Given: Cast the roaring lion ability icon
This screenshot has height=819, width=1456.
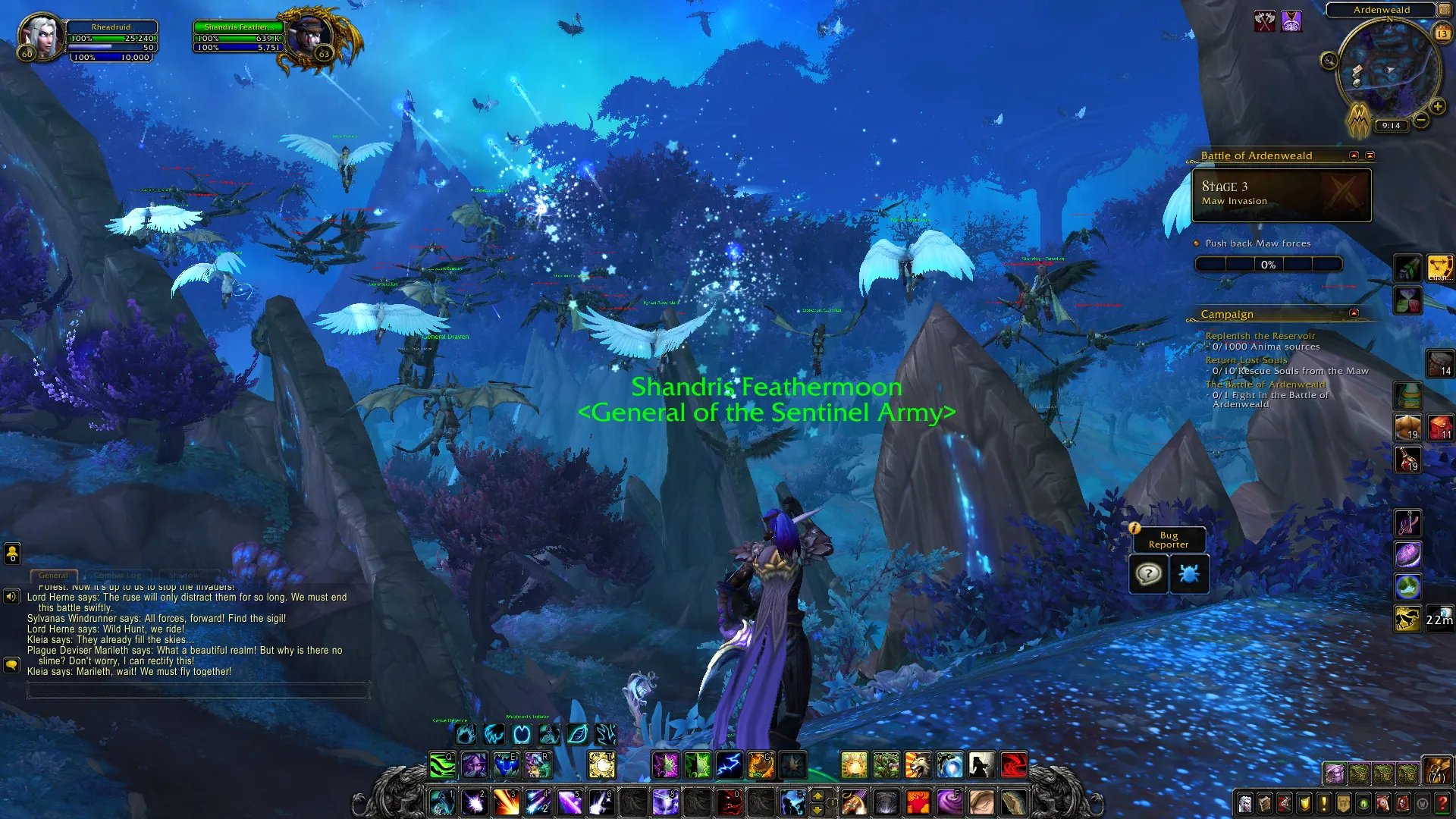Looking at the screenshot, I should coord(918,765).
